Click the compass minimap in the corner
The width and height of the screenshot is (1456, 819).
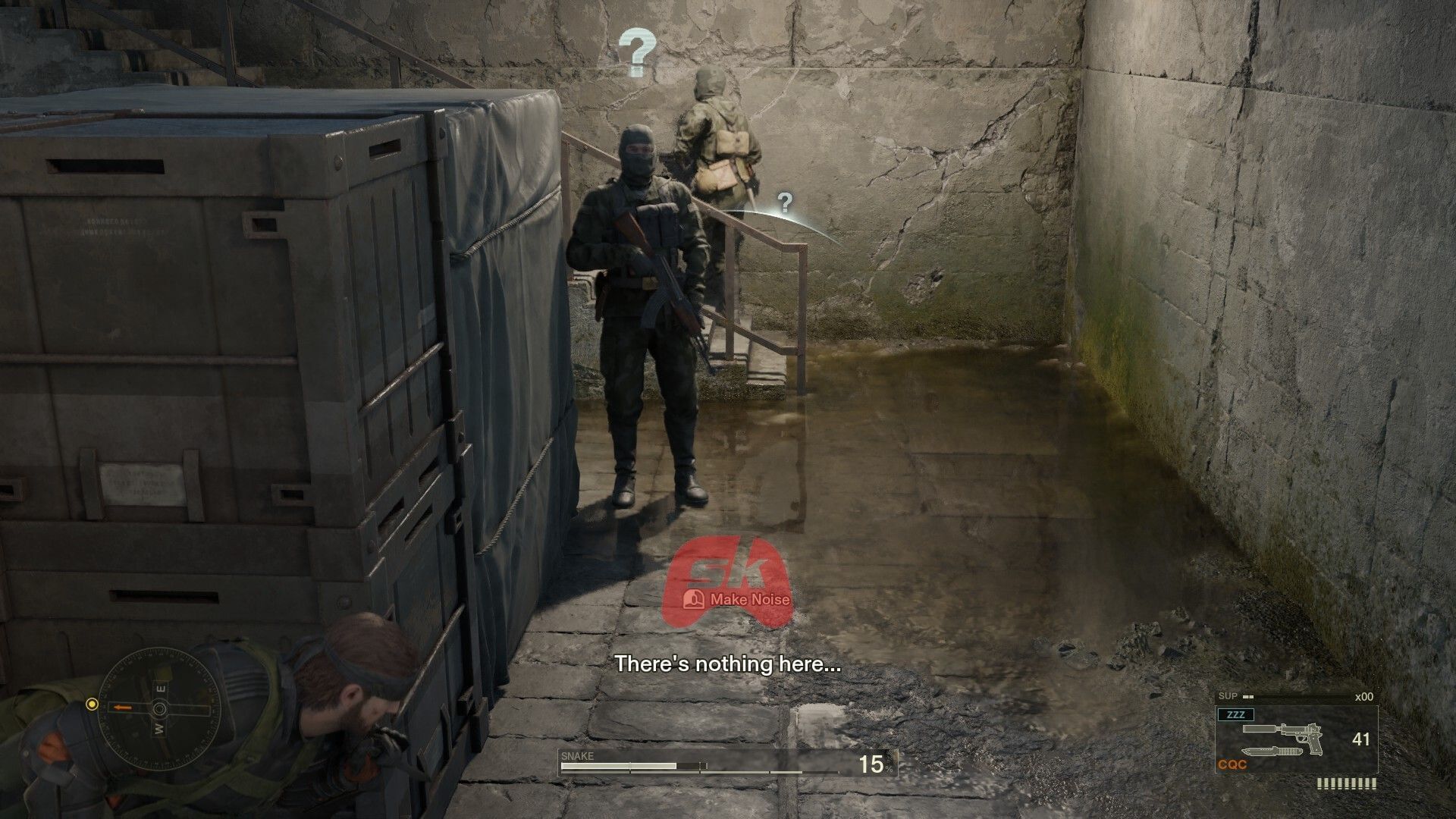pos(160,710)
